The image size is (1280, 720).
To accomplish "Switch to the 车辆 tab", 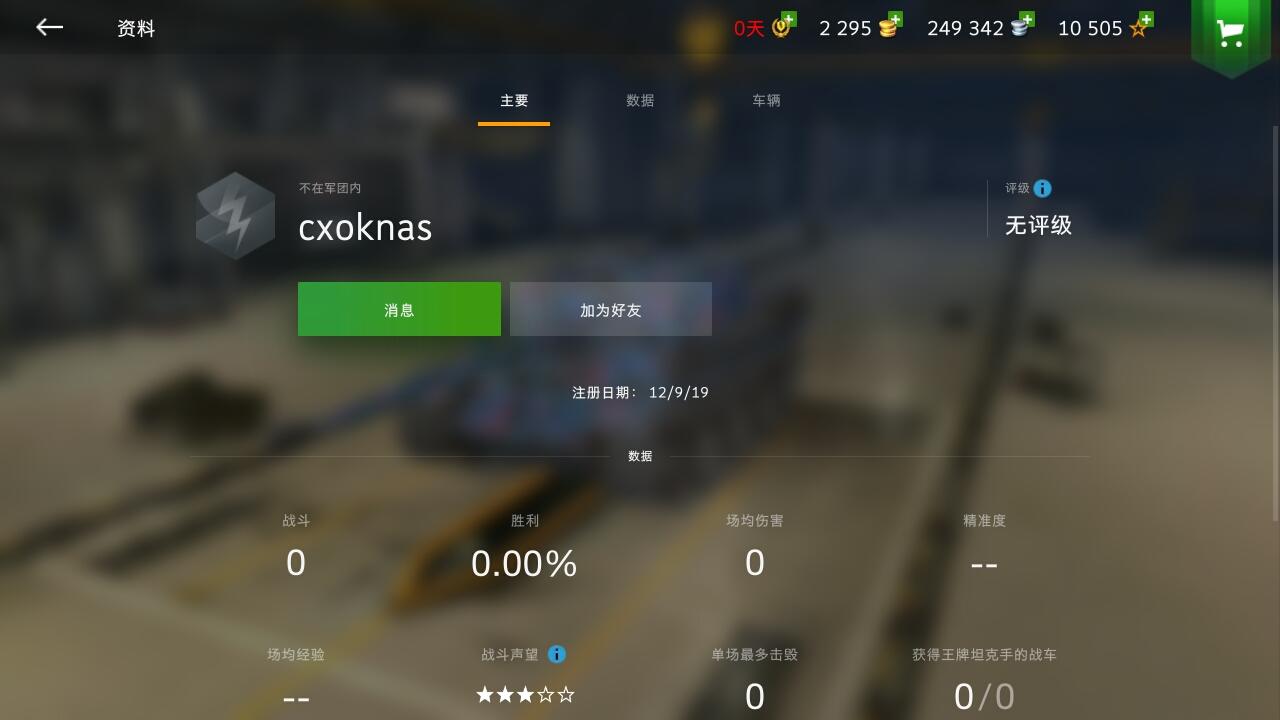I will coord(766,100).
